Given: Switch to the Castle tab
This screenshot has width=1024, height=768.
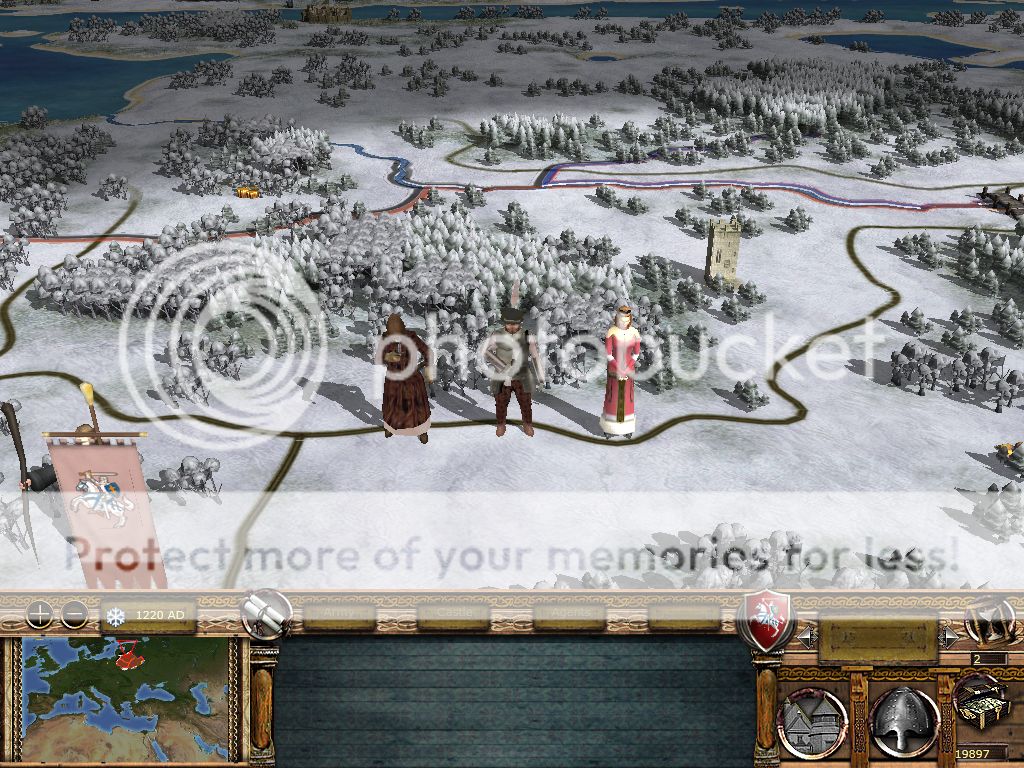Looking at the screenshot, I should click(x=453, y=614).
